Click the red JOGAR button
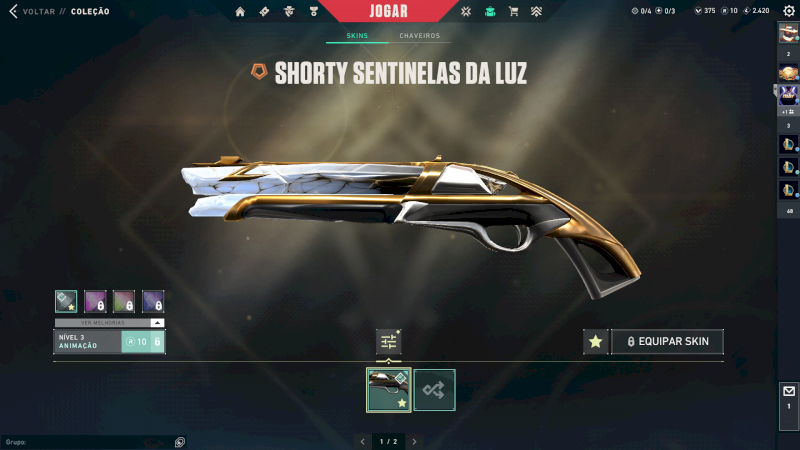The width and height of the screenshot is (800, 450). pos(387,11)
